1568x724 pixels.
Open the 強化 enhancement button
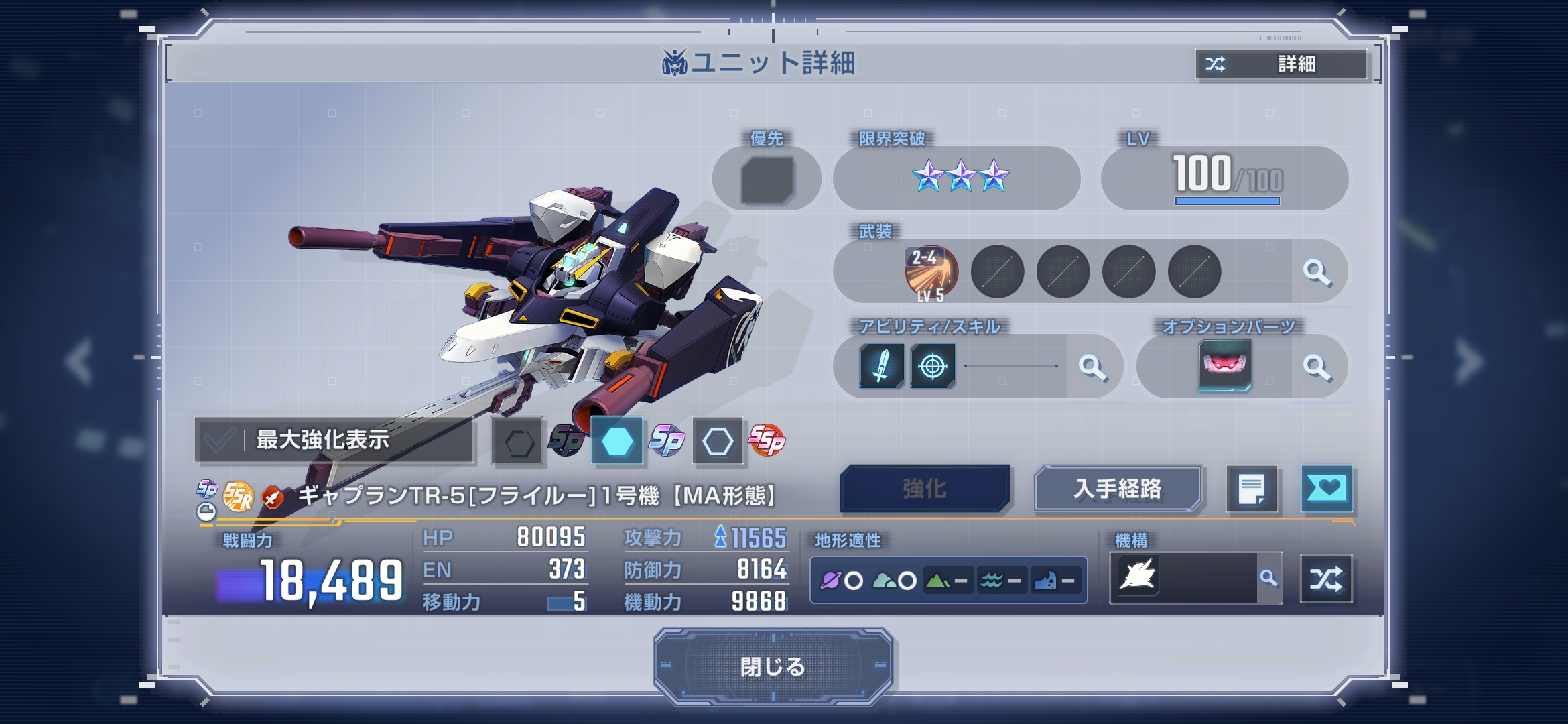tap(924, 489)
